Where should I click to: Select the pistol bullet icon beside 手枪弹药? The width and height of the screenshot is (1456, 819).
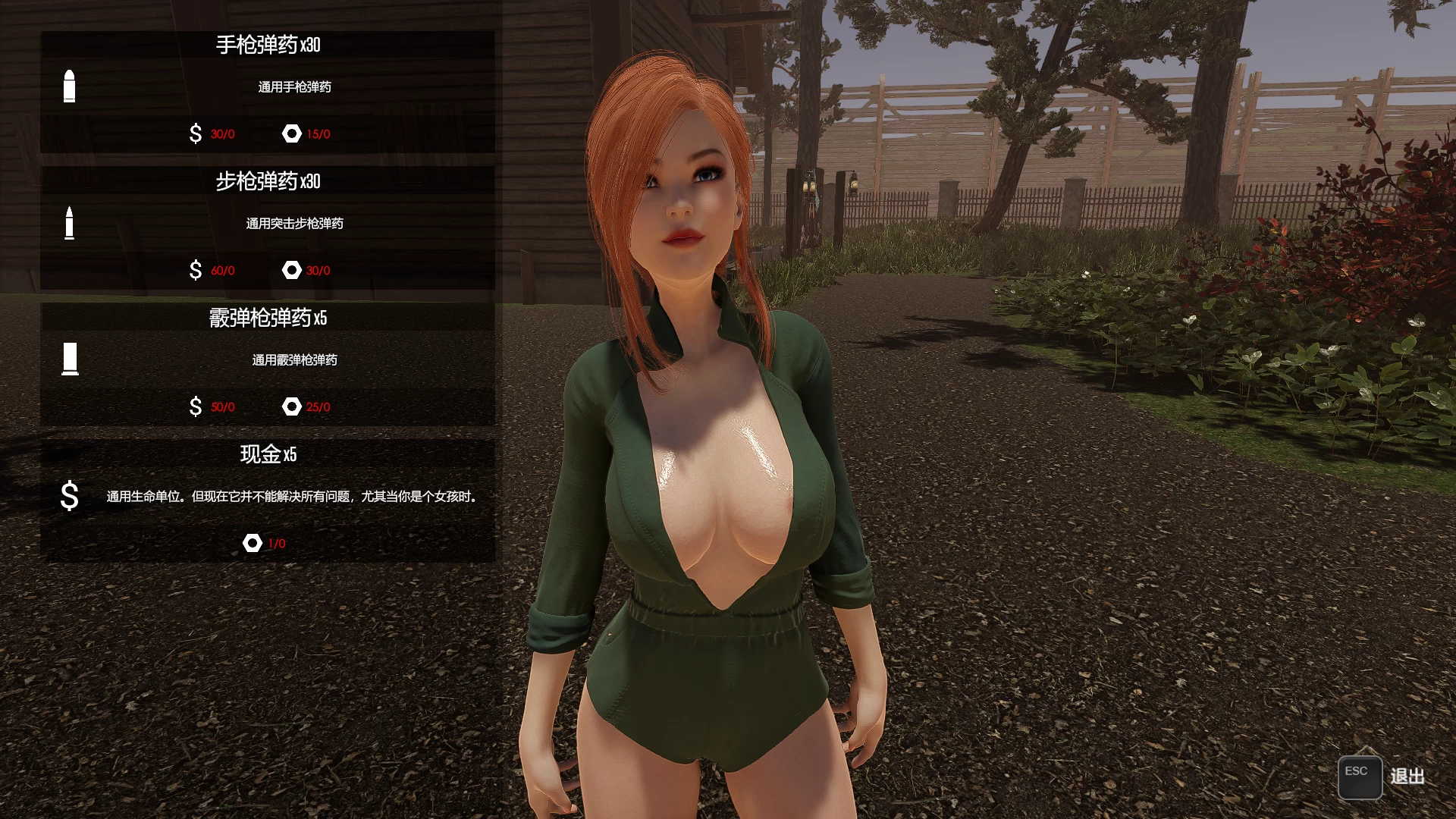[70, 86]
